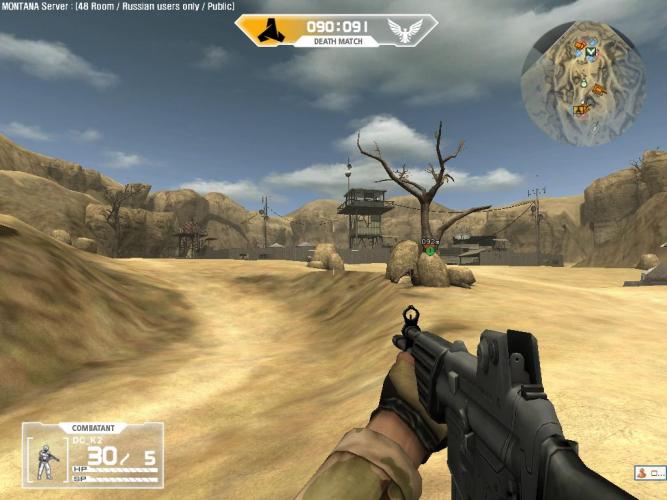Screen dimensions: 667x500
Task: Select the orange team emblem on the scoreboard
Action: (270, 31)
